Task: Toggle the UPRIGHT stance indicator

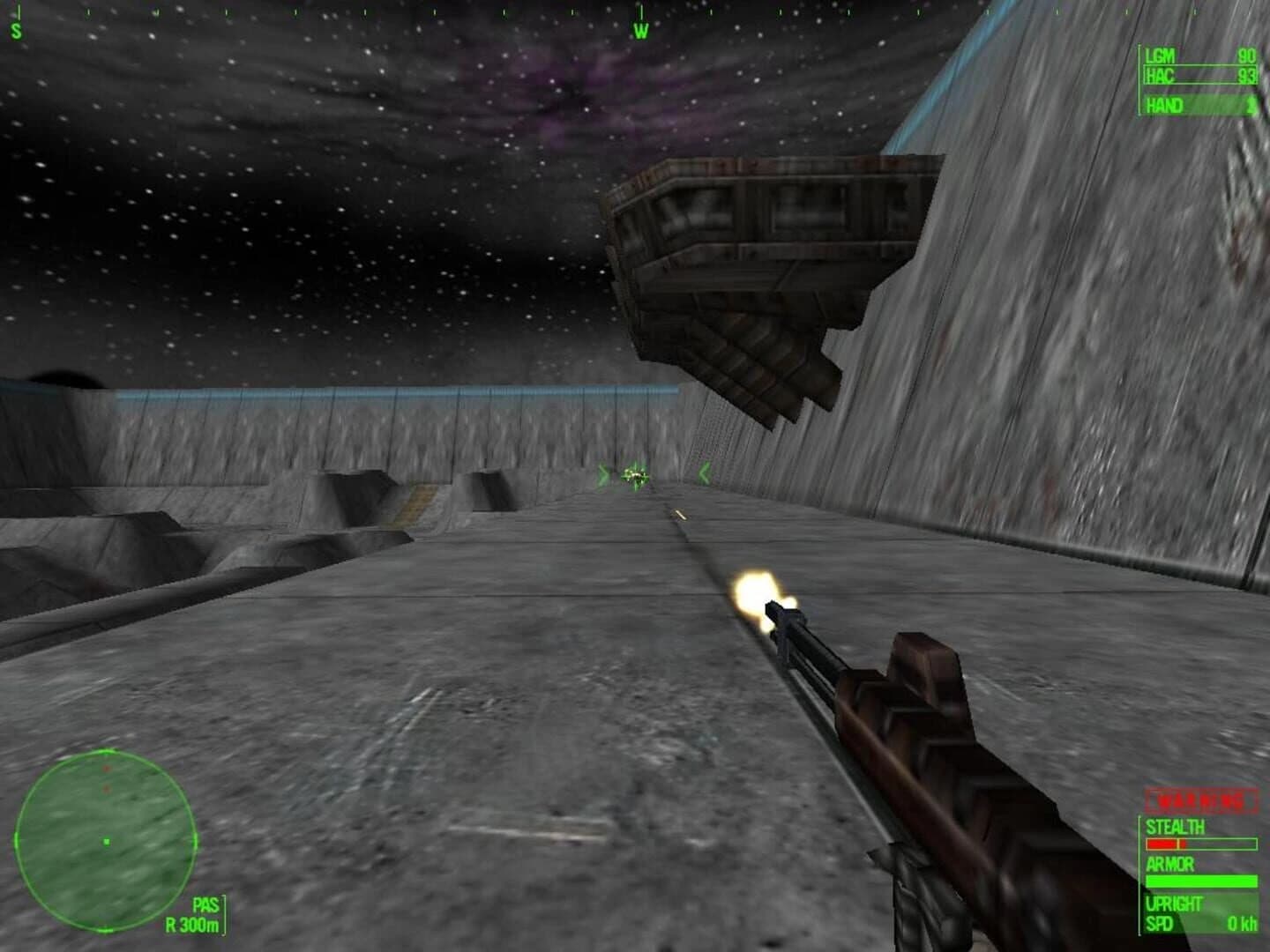Action: pyautogui.click(x=1173, y=902)
